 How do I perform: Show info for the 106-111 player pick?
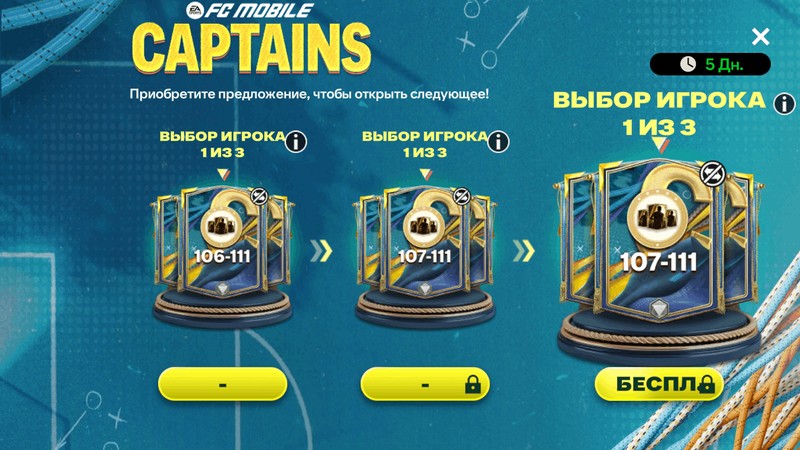[295, 142]
